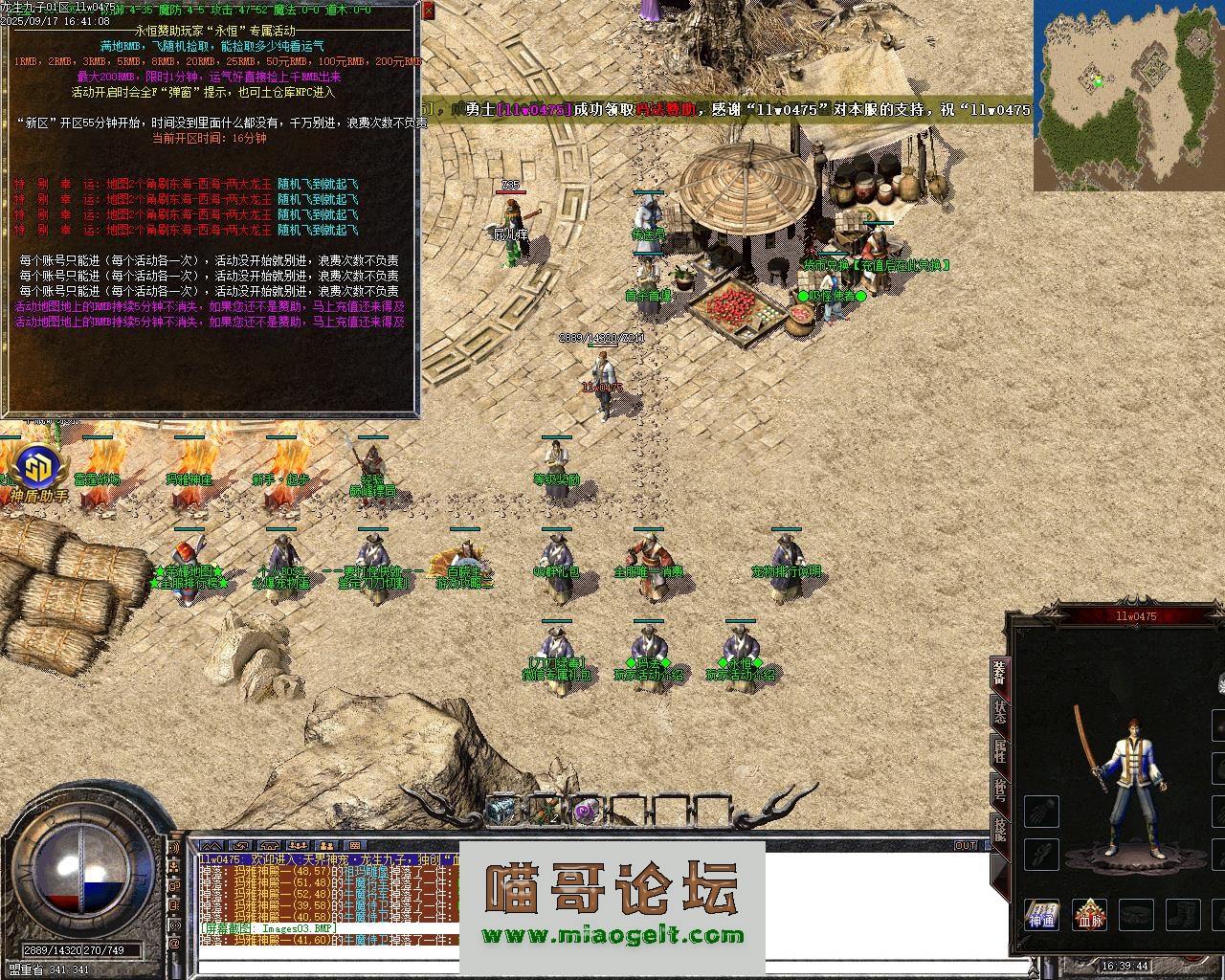Select the boots equipment slot
The image size is (1225, 980).
point(1183,914)
